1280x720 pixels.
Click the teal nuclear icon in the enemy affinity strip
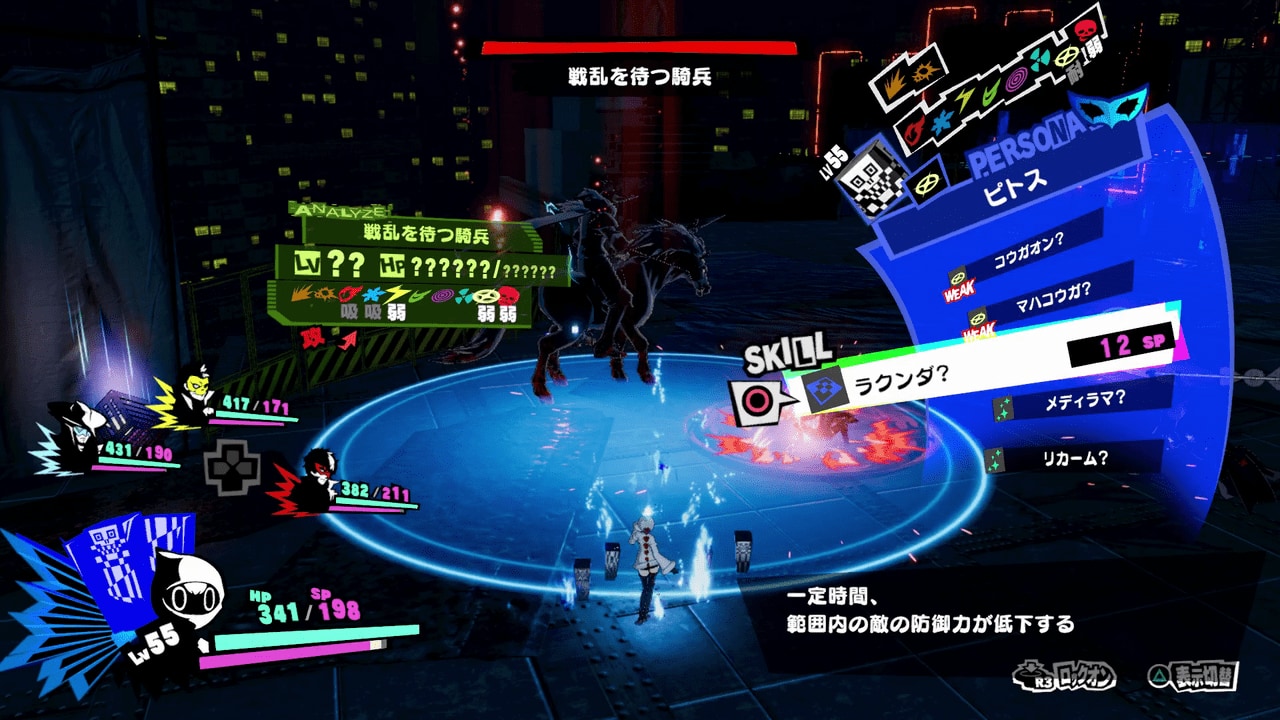(1038, 58)
